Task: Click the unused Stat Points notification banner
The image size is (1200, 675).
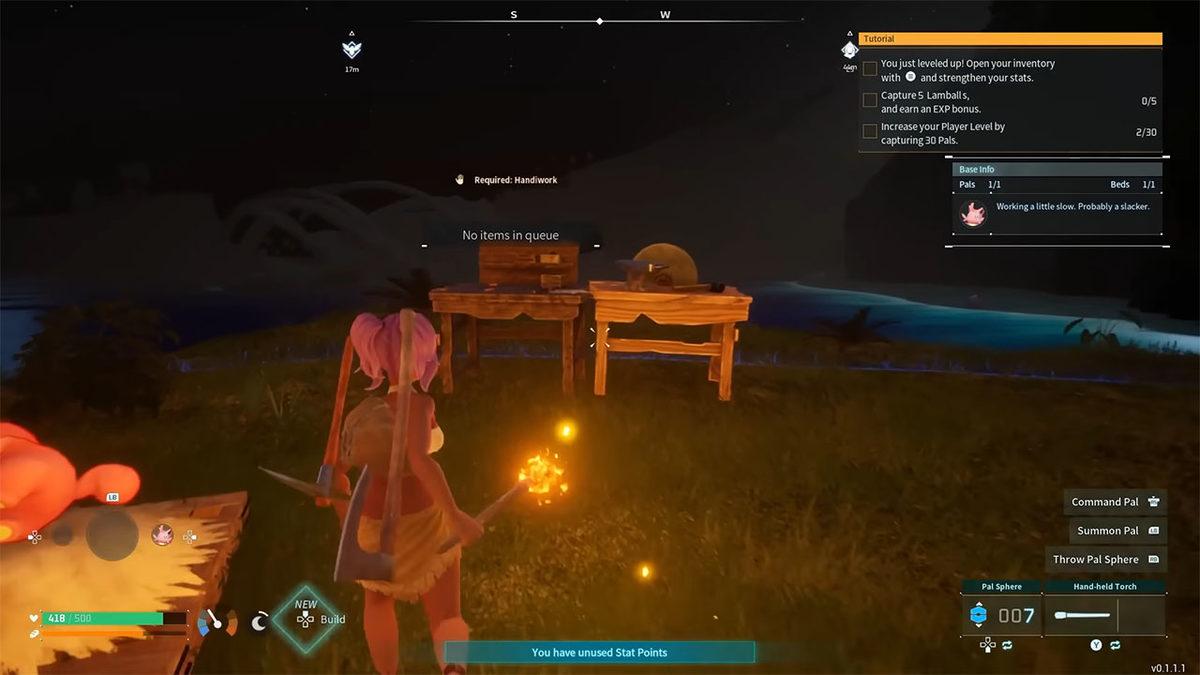Action: click(599, 652)
